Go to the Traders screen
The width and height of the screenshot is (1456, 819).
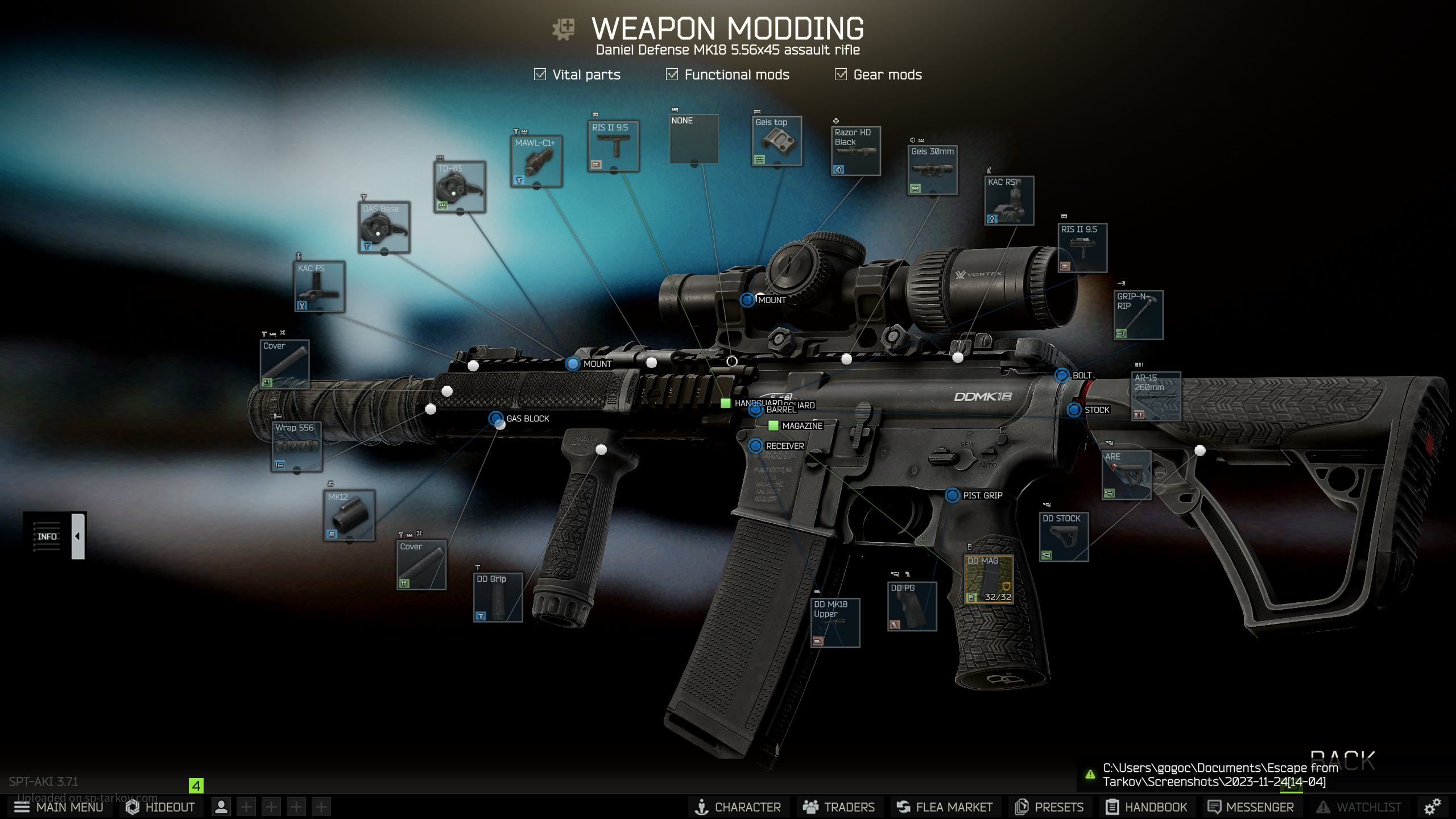click(x=839, y=807)
